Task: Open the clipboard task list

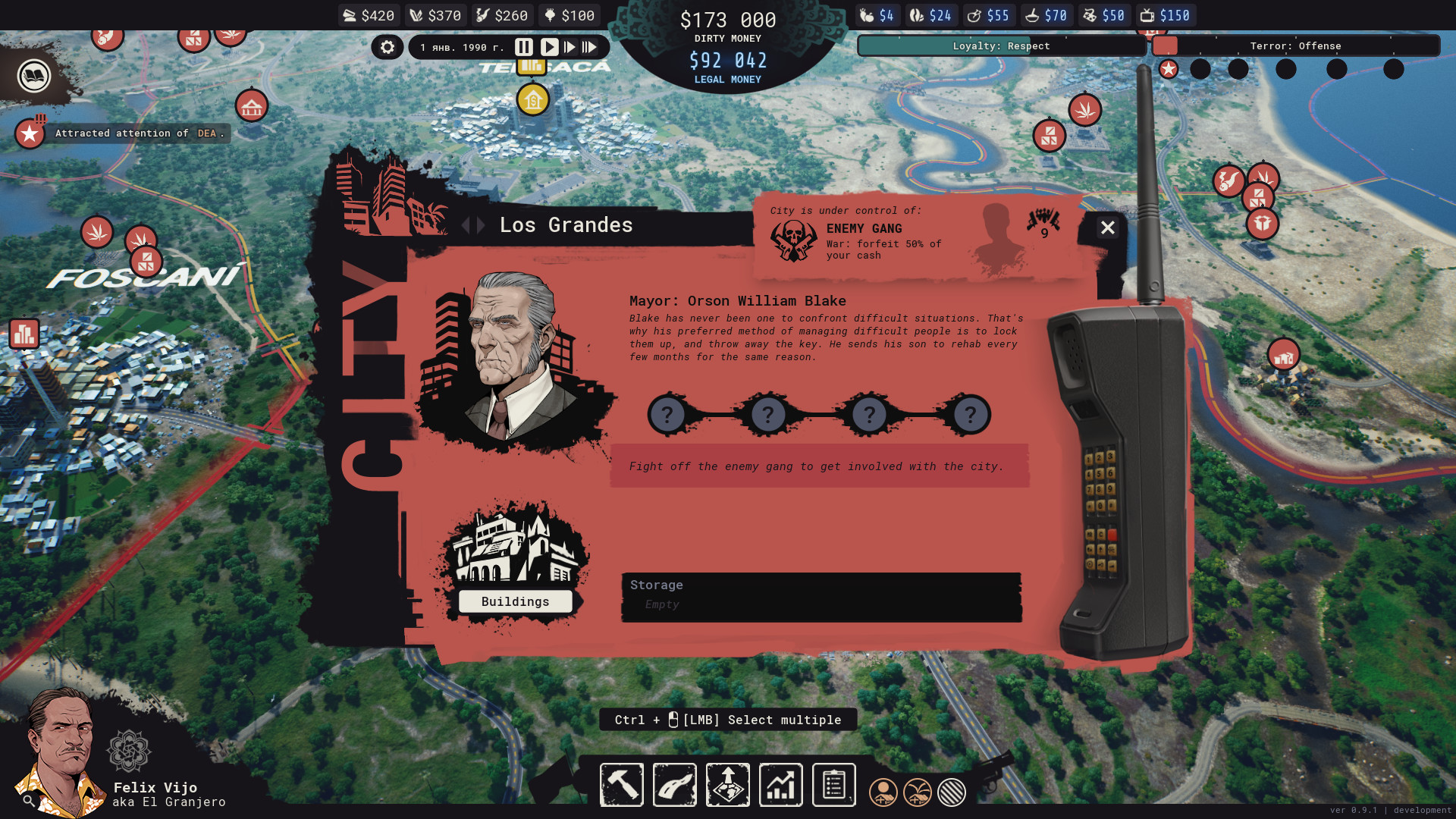Action: coord(833,785)
